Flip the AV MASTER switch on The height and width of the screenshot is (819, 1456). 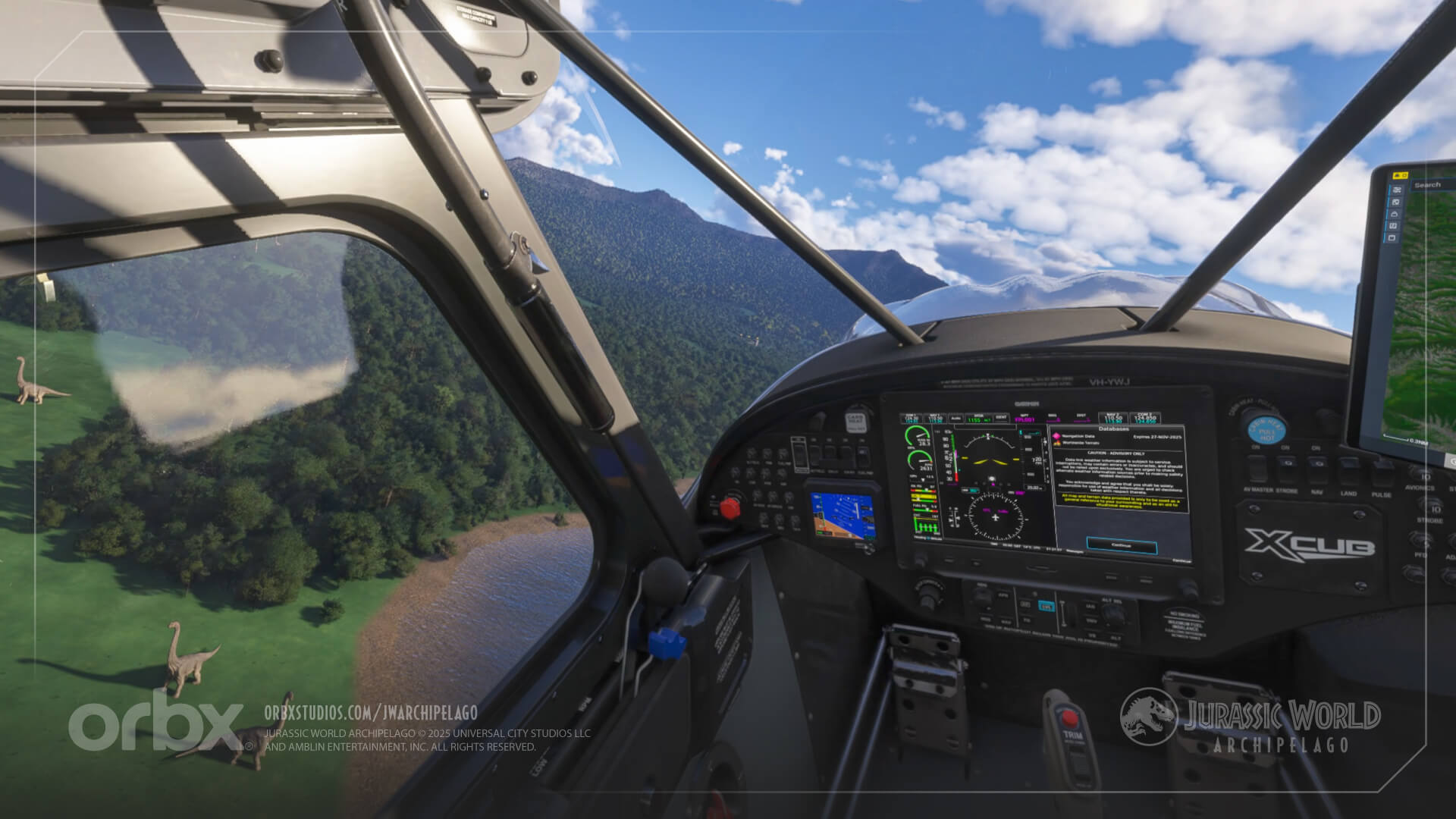[x=1257, y=469]
